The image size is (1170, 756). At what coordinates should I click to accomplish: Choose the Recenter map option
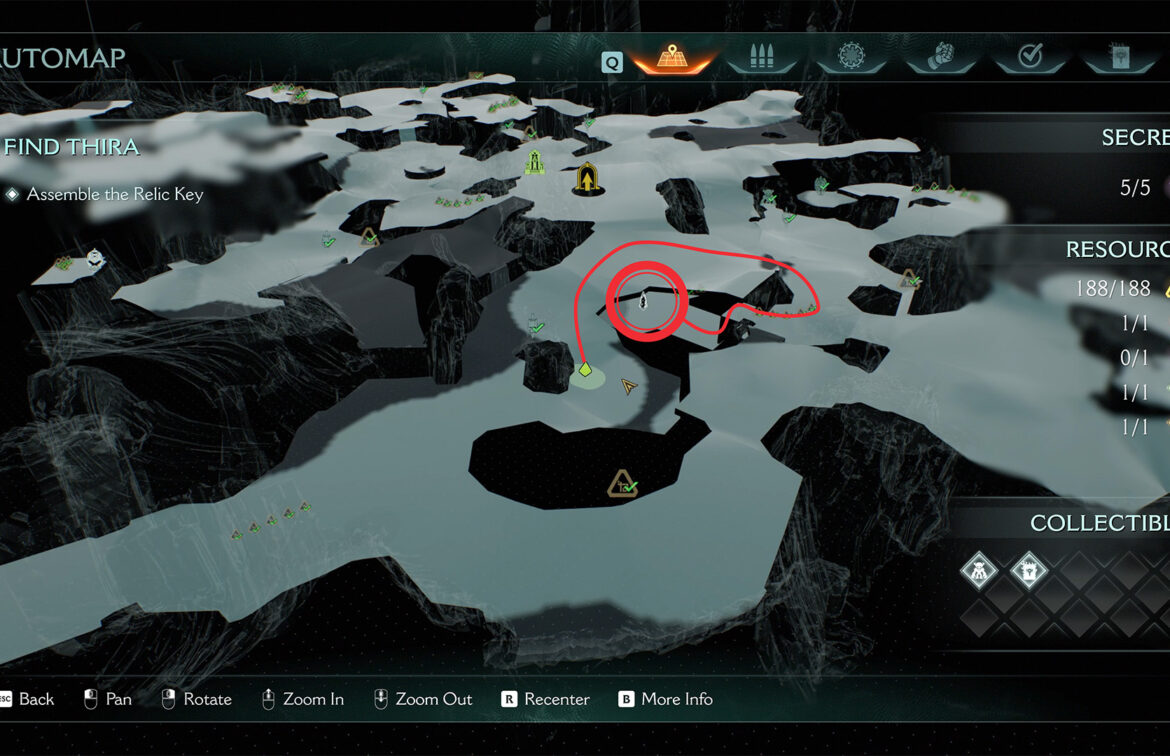[x=546, y=699]
